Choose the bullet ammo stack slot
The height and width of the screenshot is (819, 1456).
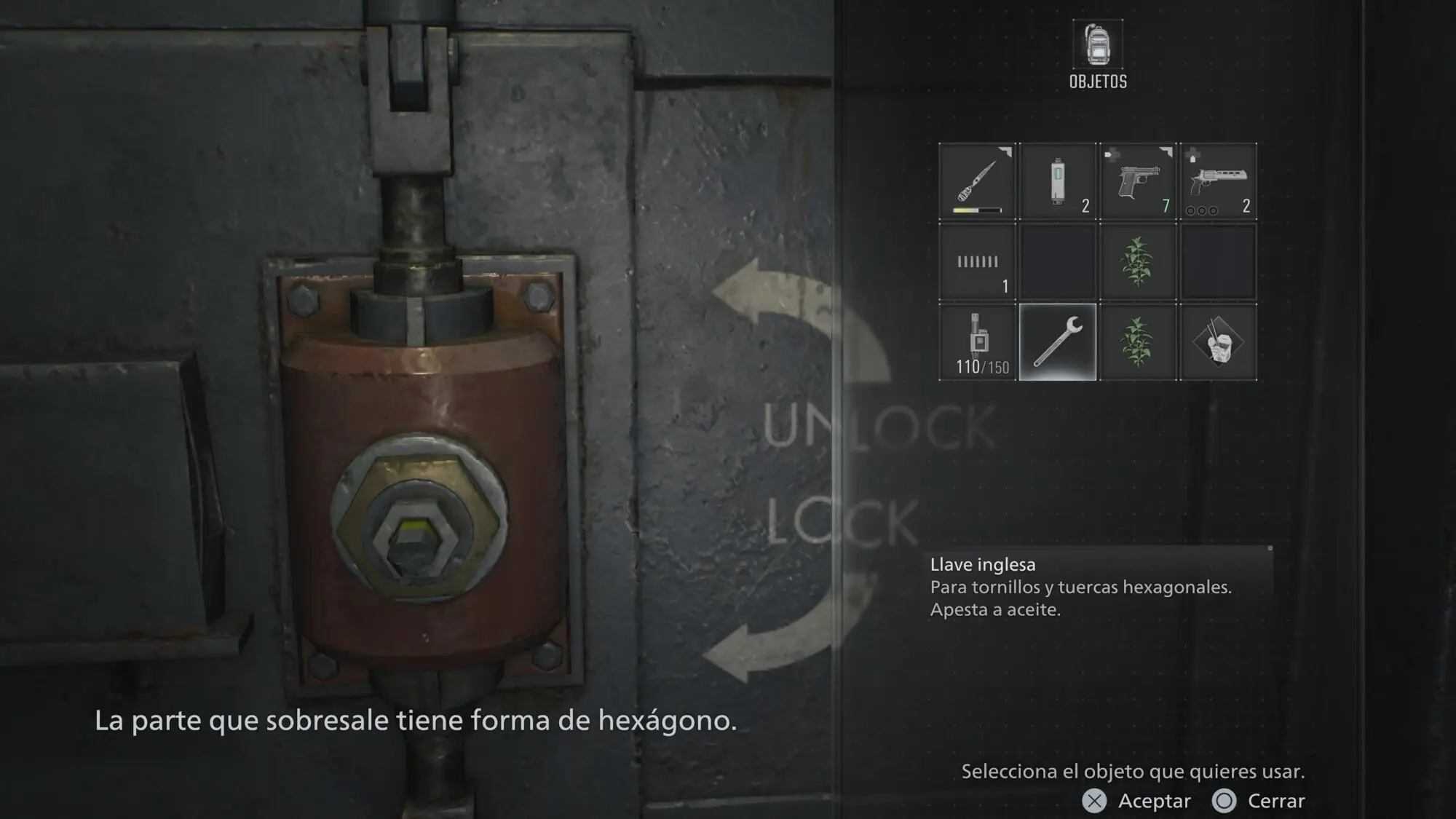pyautogui.click(x=977, y=262)
